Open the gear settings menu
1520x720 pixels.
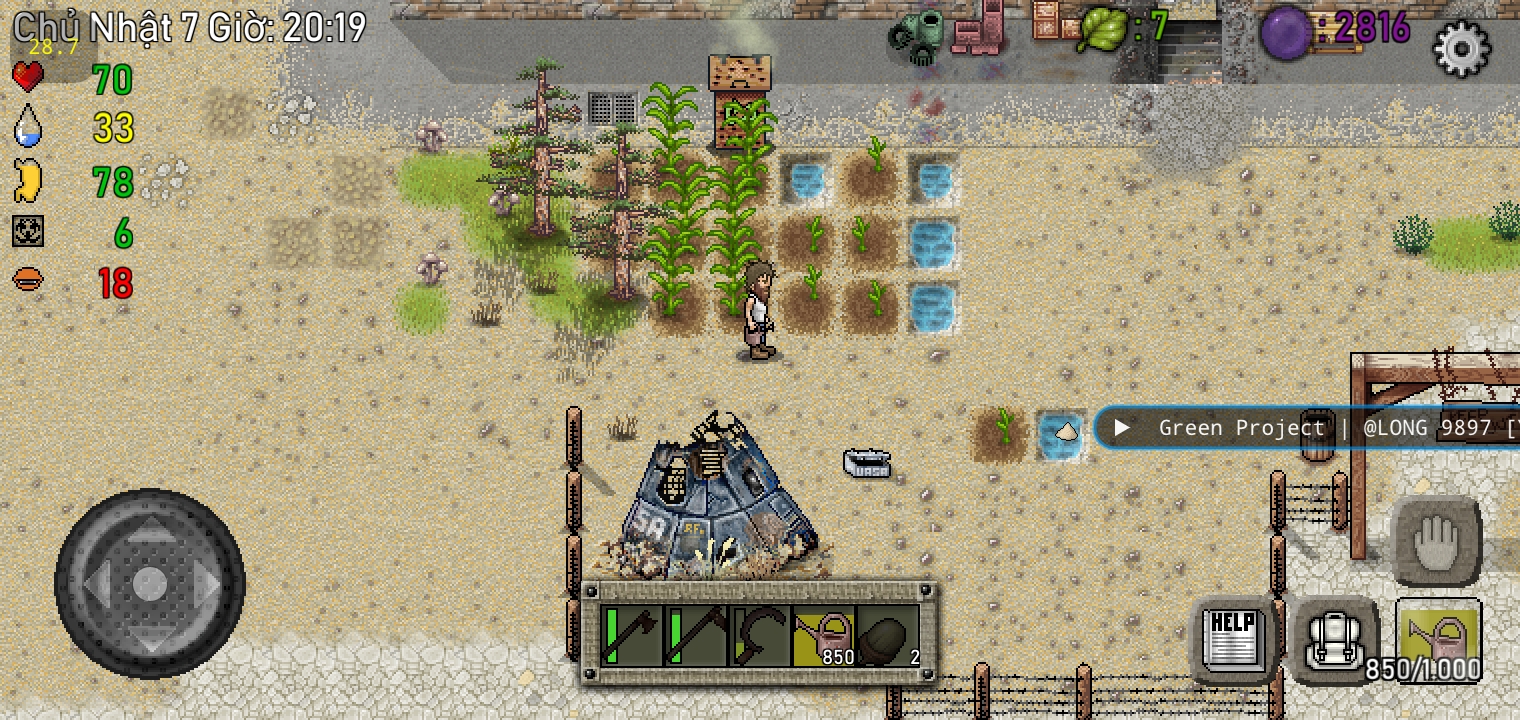[x=1461, y=47]
